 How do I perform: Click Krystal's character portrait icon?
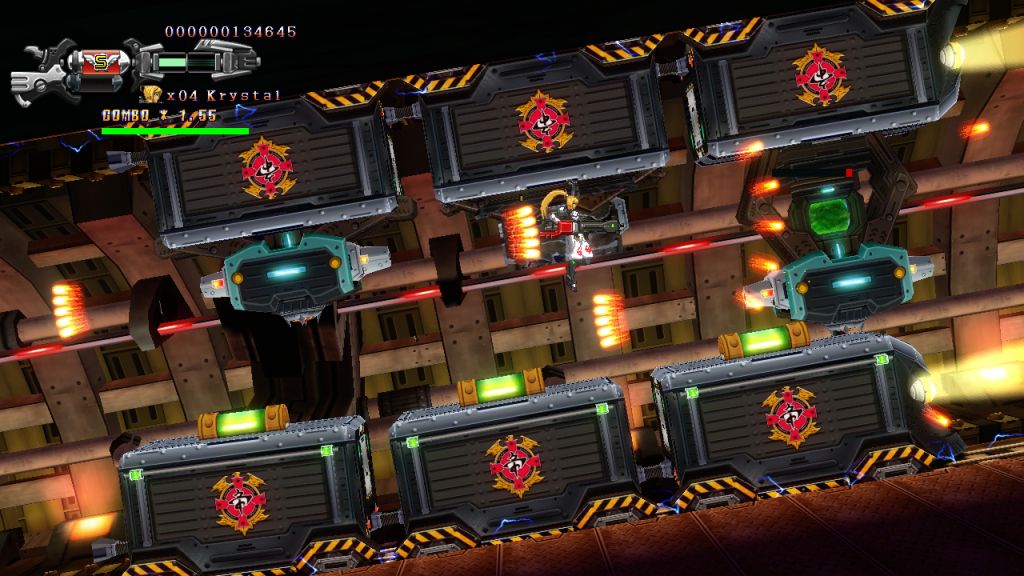click(x=153, y=95)
